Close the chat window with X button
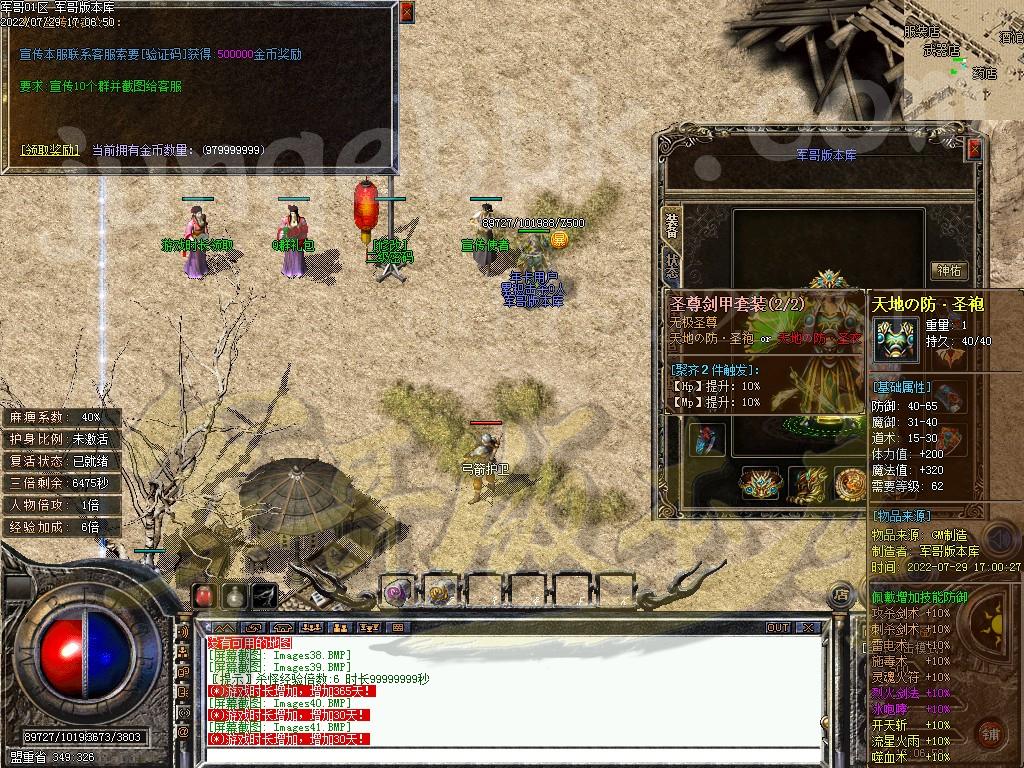This screenshot has height=768, width=1024. click(x=807, y=628)
